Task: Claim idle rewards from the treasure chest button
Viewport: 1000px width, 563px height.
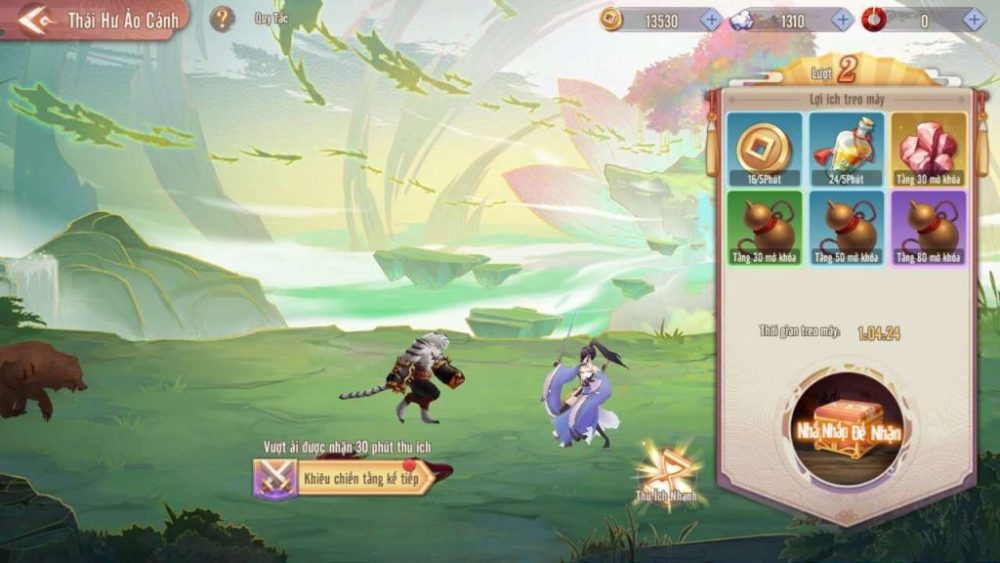Action: click(846, 427)
